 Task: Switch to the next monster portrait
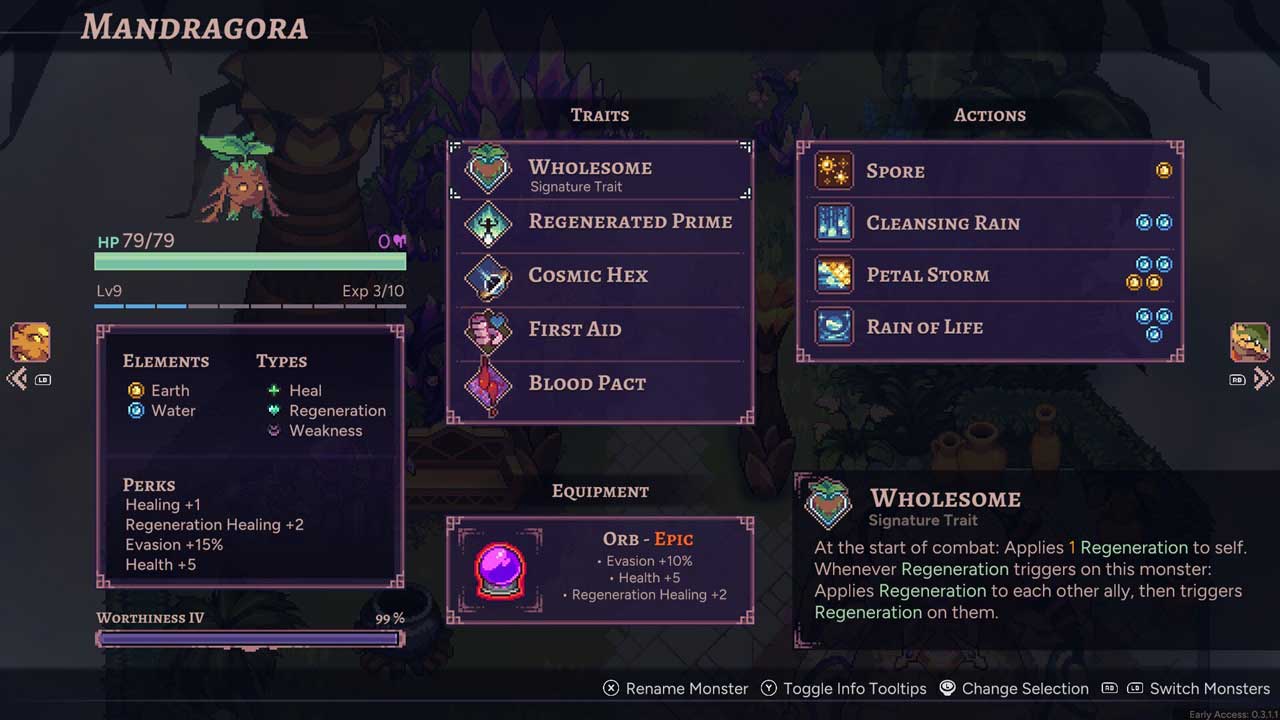1250,343
